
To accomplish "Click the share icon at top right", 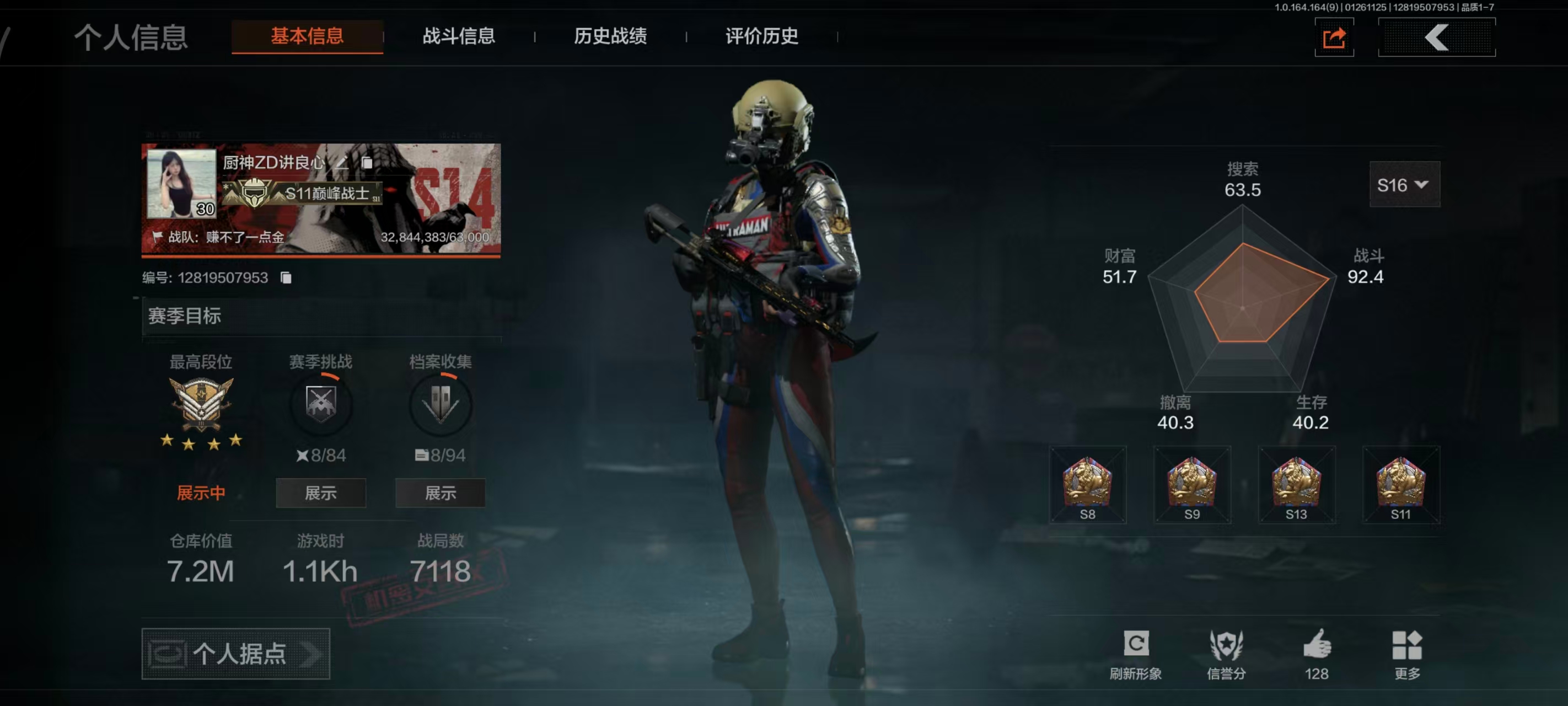I will (1334, 38).
